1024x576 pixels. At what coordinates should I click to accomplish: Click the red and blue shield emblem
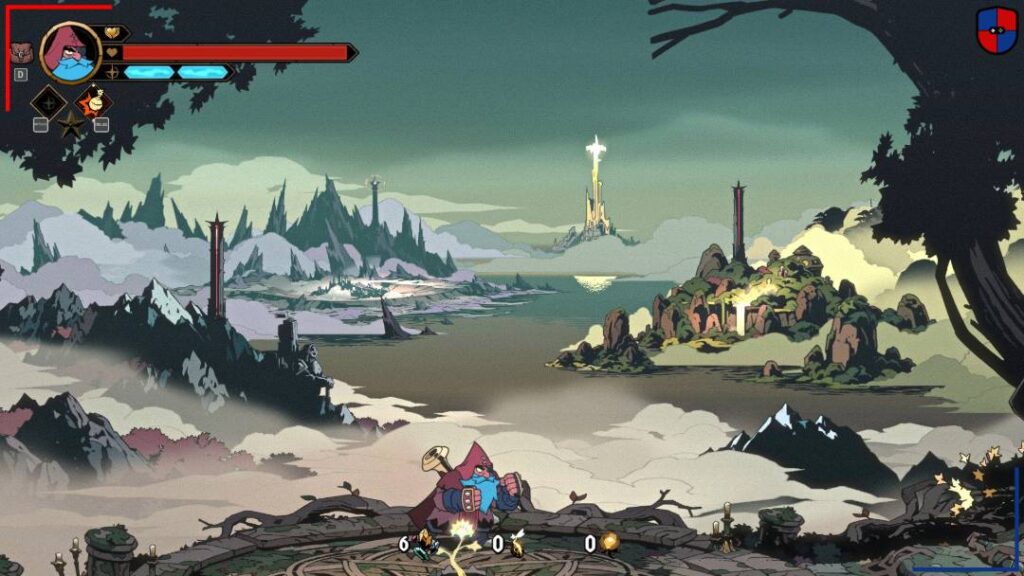click(x=996, y=30)
